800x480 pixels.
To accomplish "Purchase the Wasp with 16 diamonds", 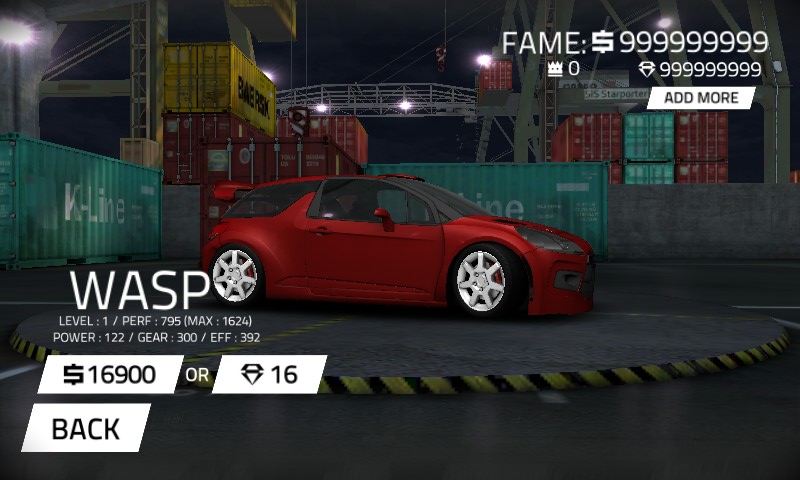I will tap(269, 375).
